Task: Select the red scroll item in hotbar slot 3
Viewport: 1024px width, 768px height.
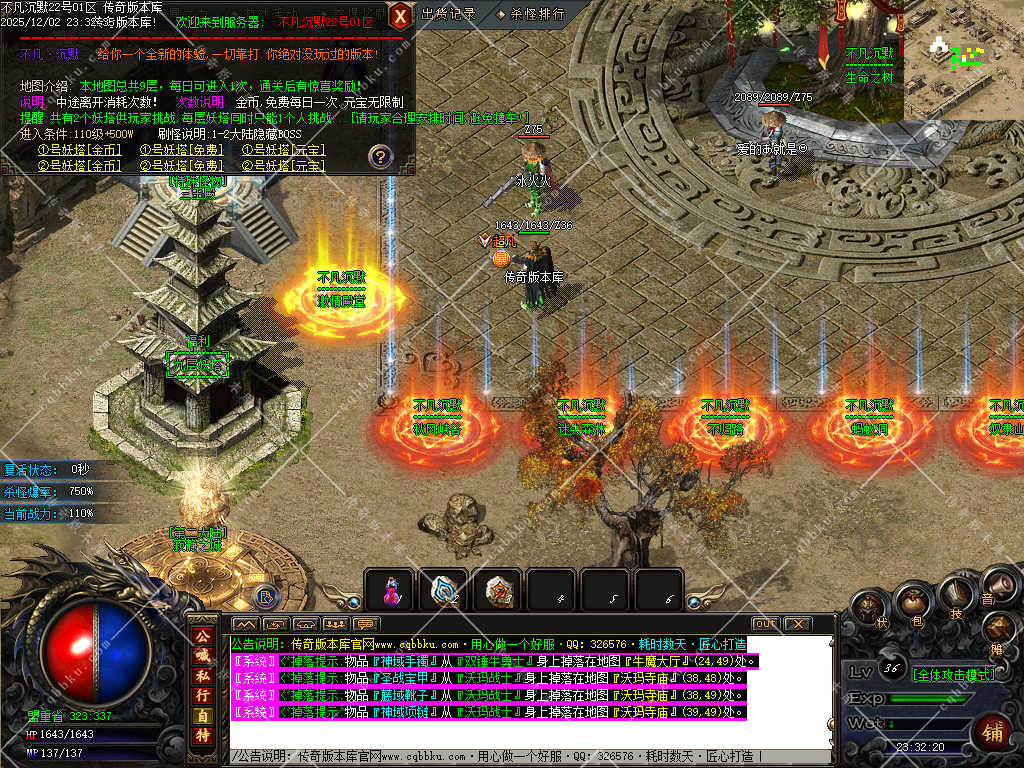Action: point(497,592)
